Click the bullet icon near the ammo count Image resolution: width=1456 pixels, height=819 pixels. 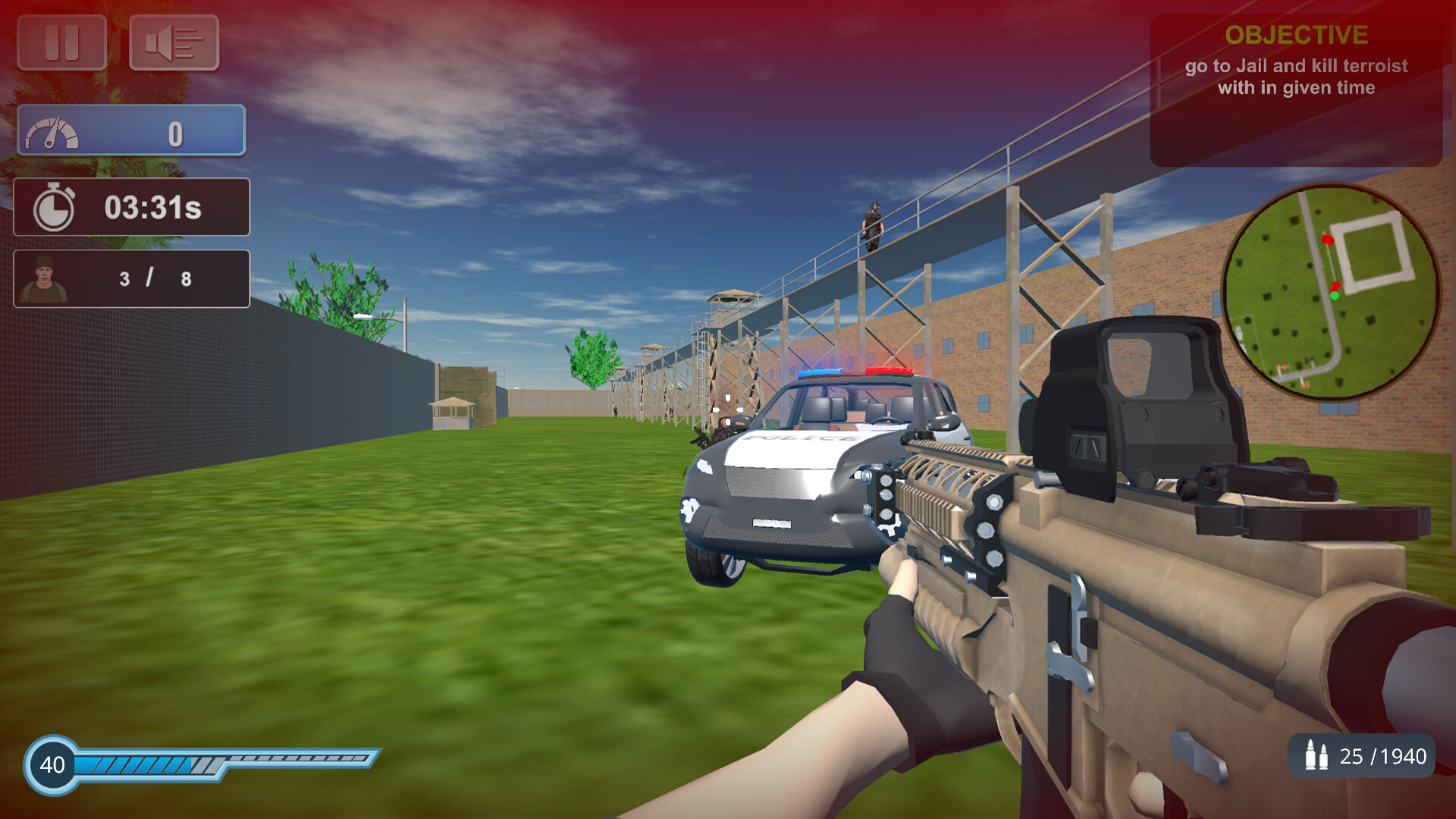point(1316,756)
